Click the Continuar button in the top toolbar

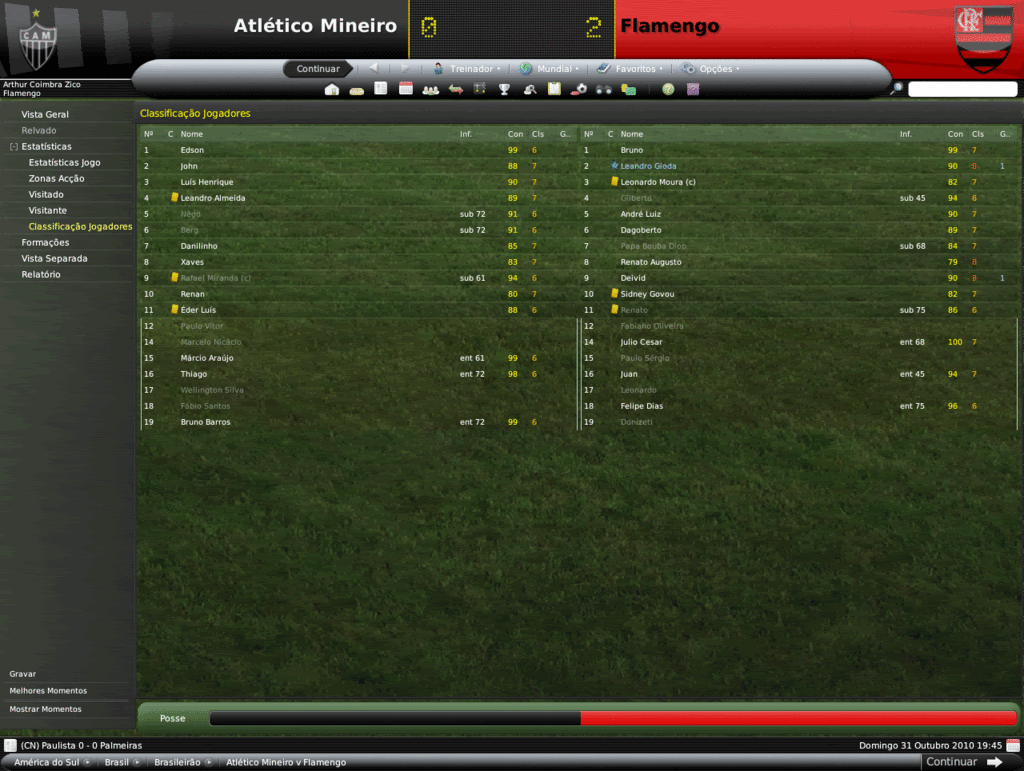click(x=318, y=69)
